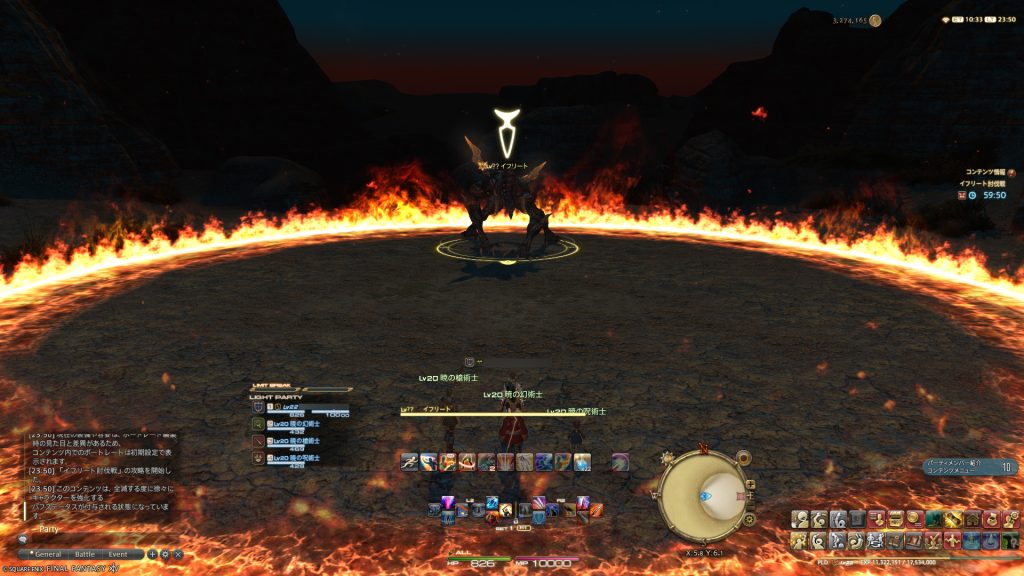Select the Event chat tab
Viewport: 1024px width, 576px height.
pyautogui.click(x=118, y=554)
